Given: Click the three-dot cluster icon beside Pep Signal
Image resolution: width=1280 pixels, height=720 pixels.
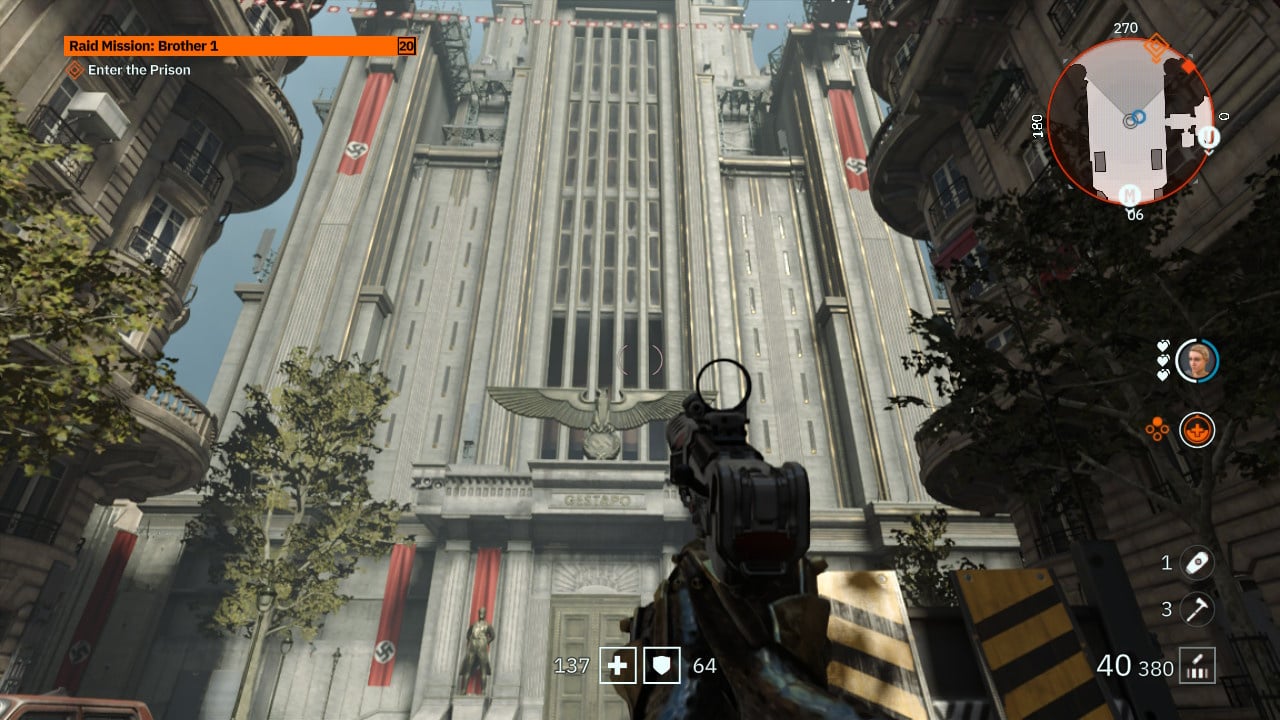Looking at the screenshot, I should click(1157, 428).
